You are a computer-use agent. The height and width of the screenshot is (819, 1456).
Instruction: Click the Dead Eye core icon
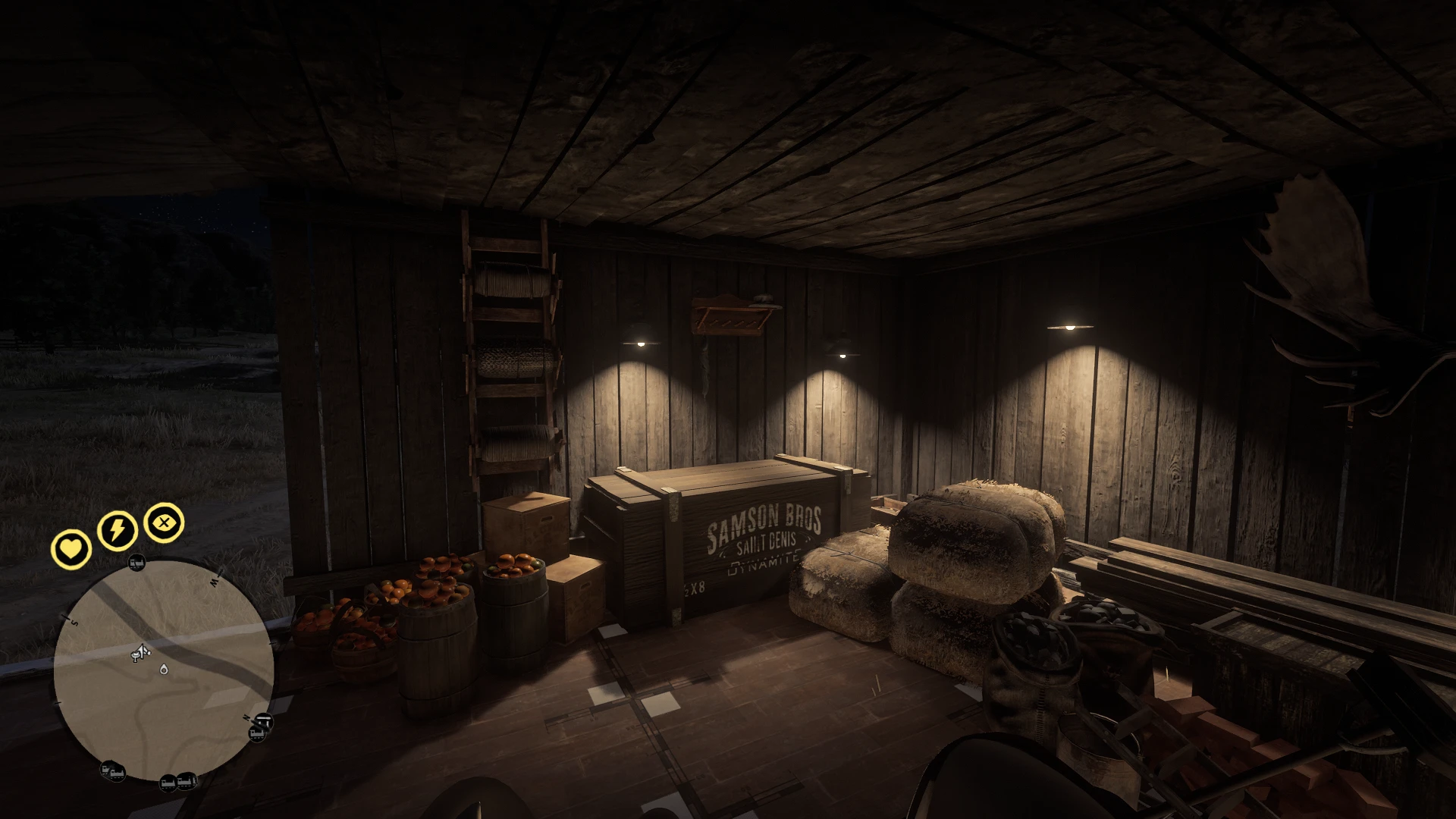(x=165, y=522)
